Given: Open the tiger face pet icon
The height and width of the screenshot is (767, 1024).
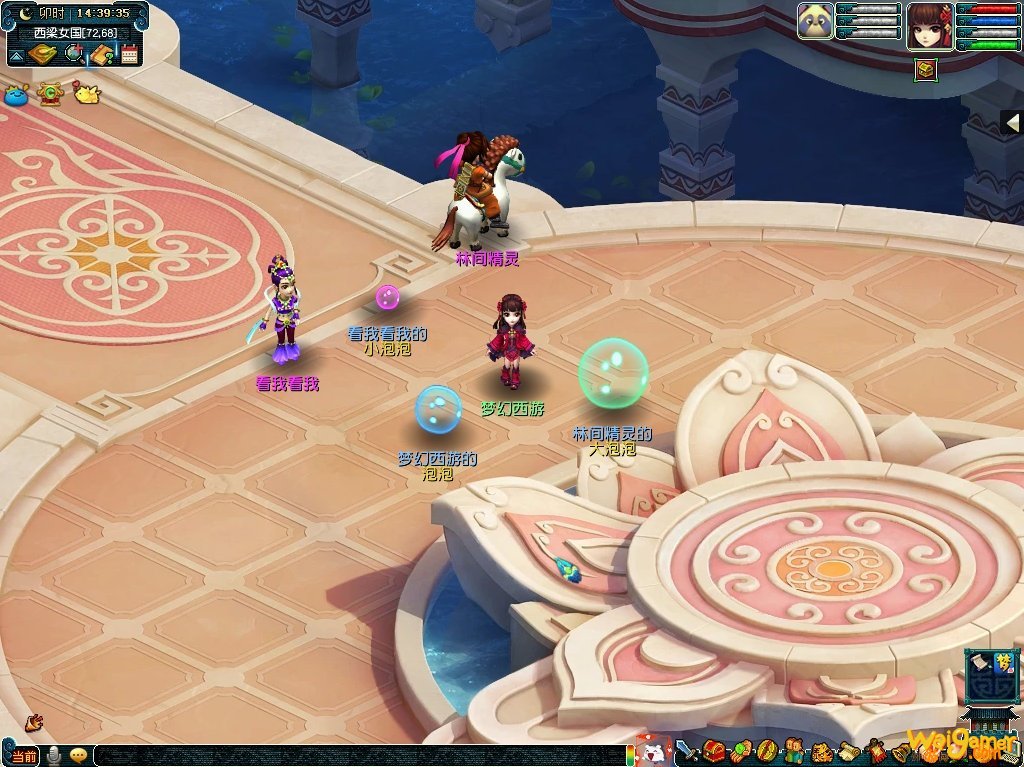Looking at the screenshot, I should click(821, 752).
